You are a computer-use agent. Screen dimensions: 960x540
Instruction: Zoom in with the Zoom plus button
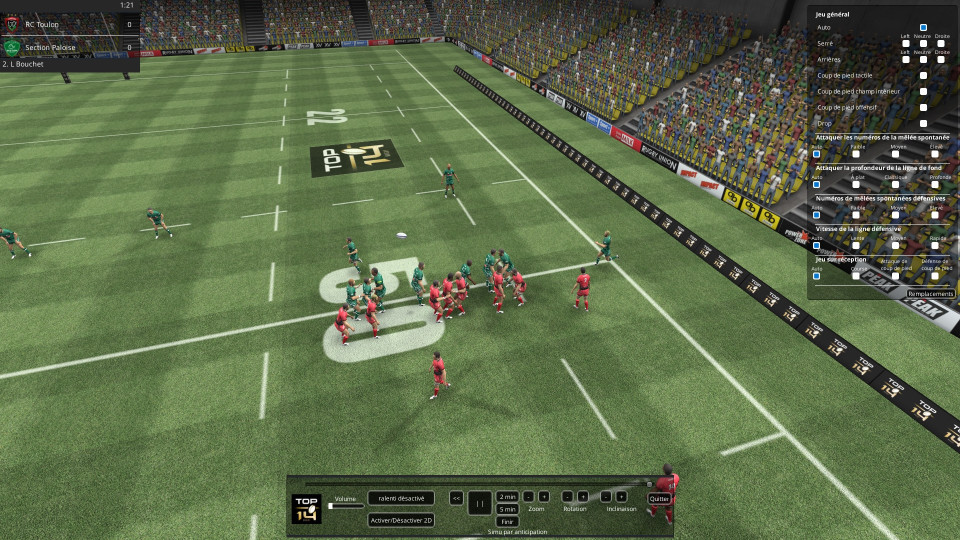point(544,496)
